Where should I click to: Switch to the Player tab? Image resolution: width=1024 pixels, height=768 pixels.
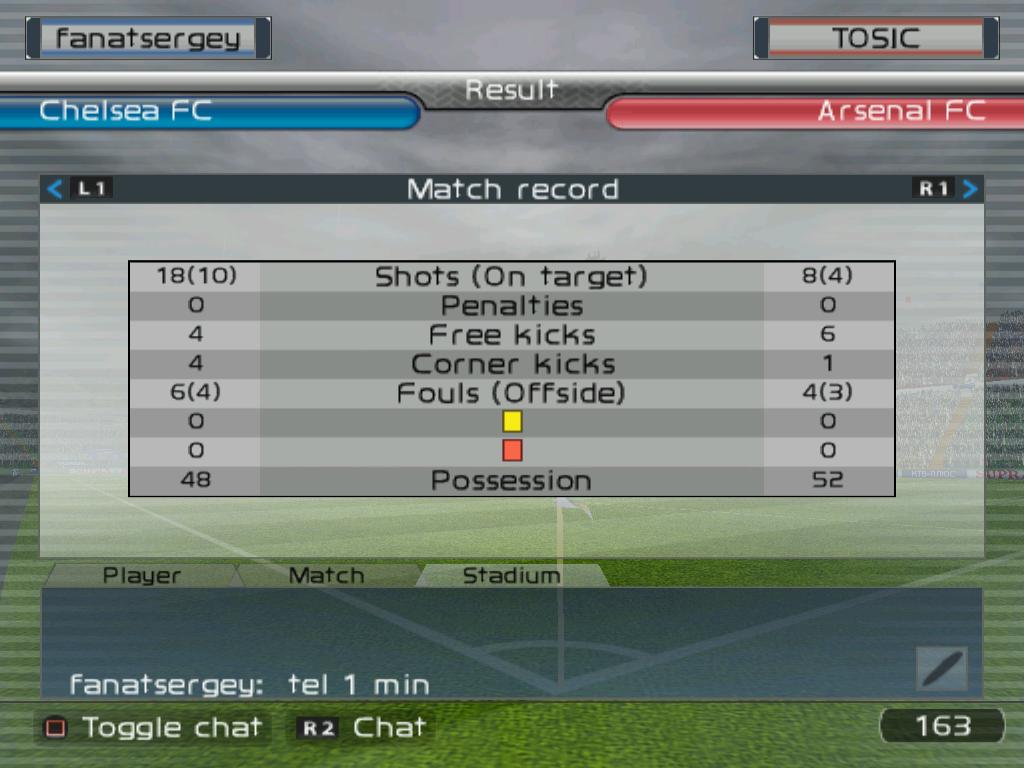click(142, 575)
